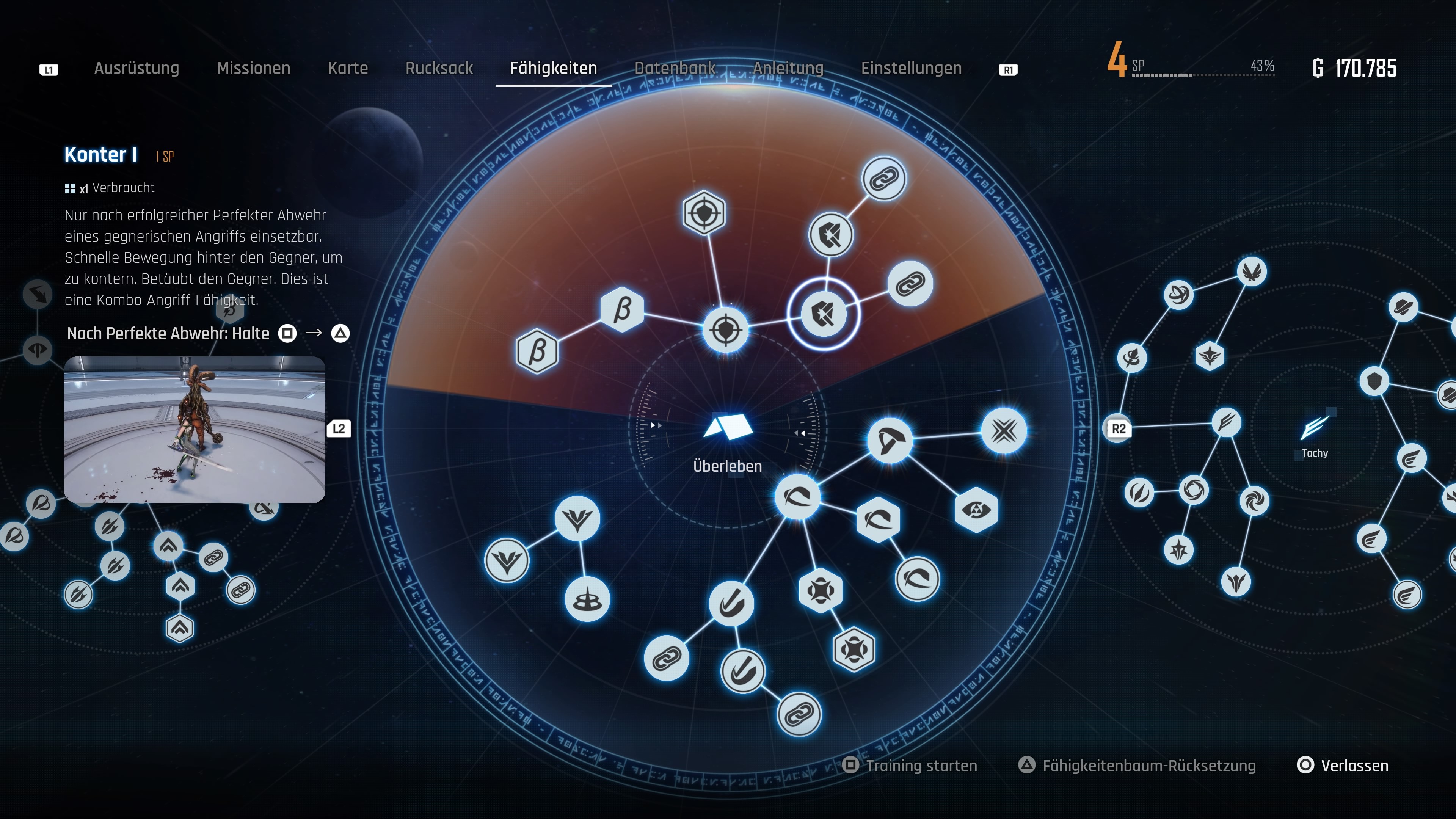Select the crossed-blades X skill node
The height and width of the screenshot is (819, 1456).
(1004, 431)
